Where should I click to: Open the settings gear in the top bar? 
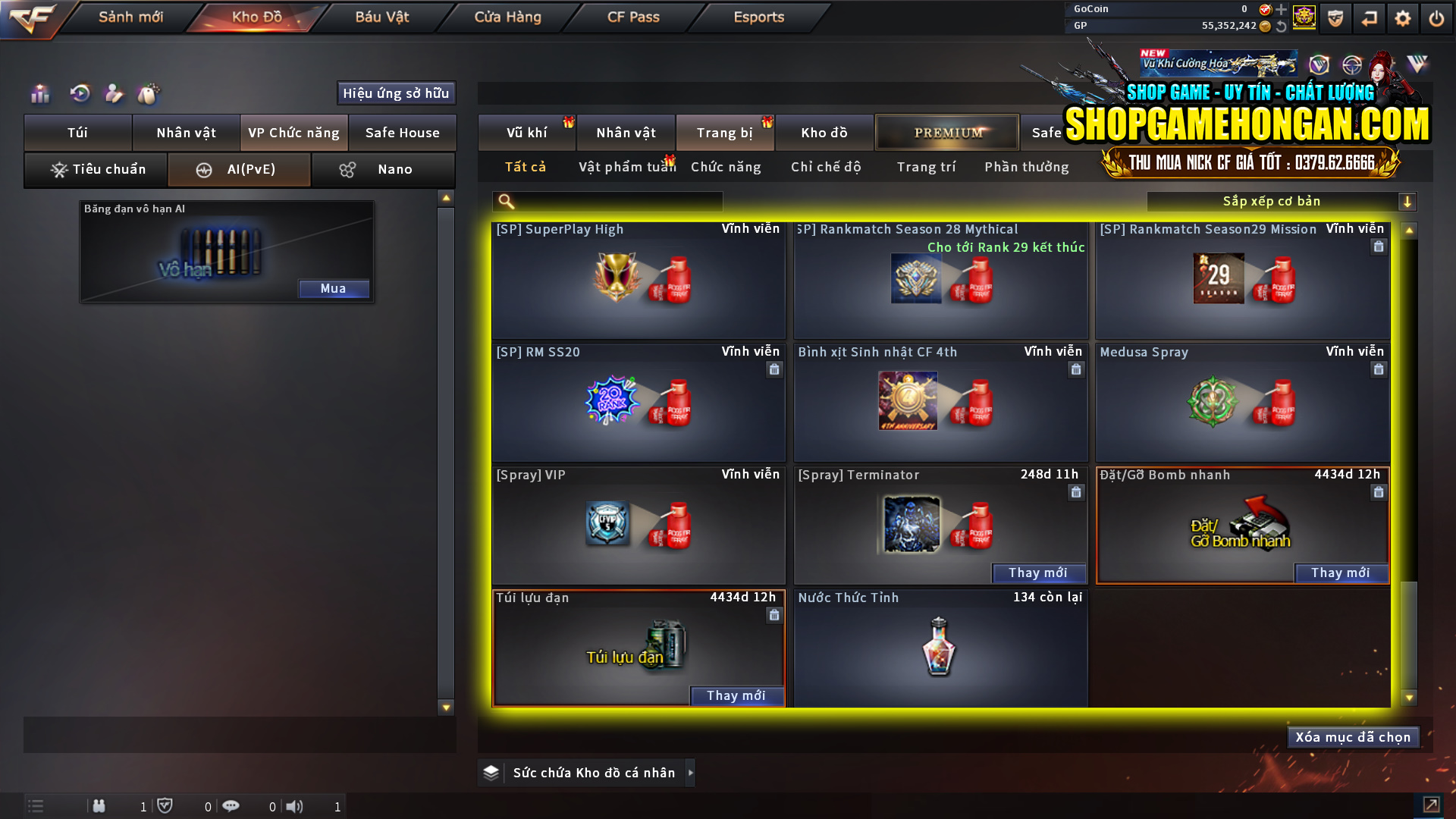click(1403, 18)
